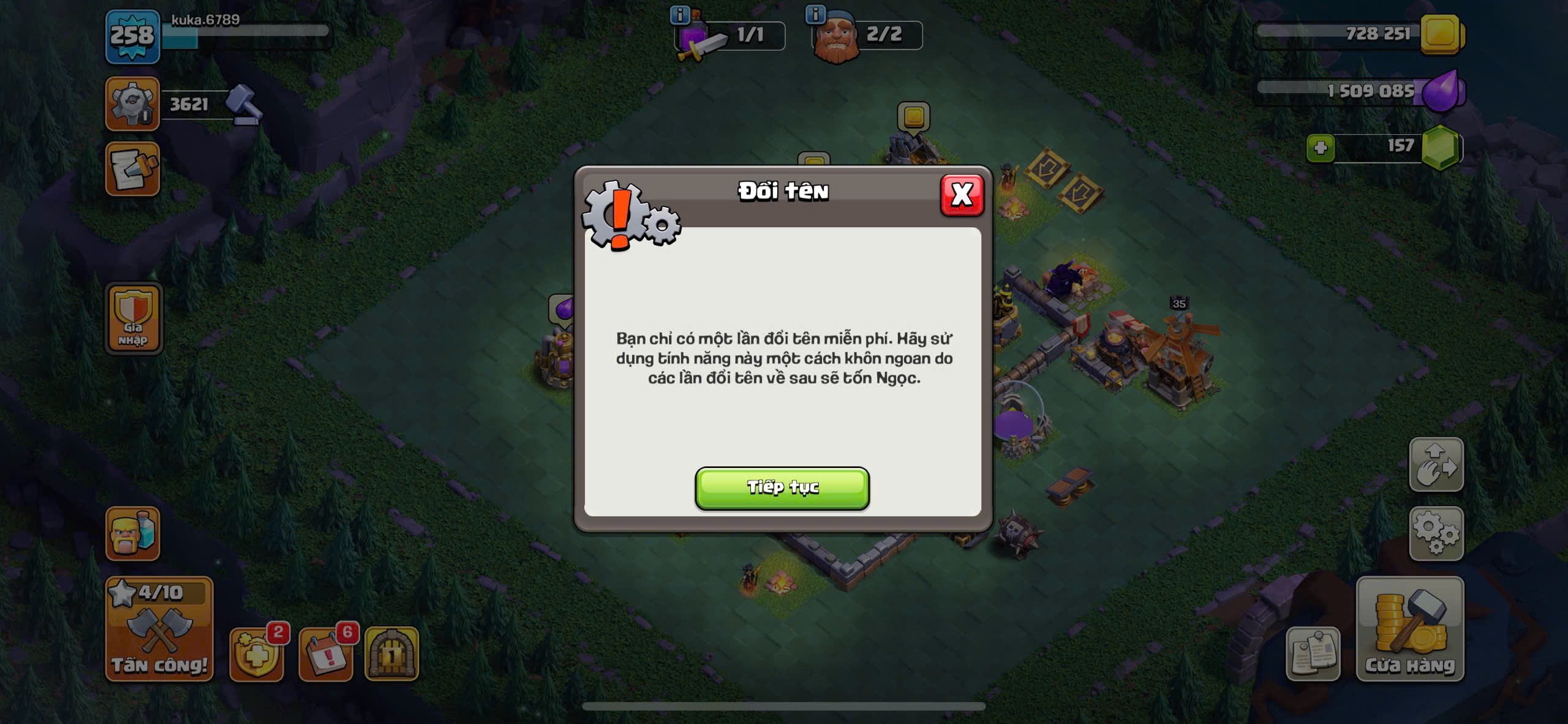The image size is (1568, 724).
Task: Open the calendar events icon
Action: (326, 654)
